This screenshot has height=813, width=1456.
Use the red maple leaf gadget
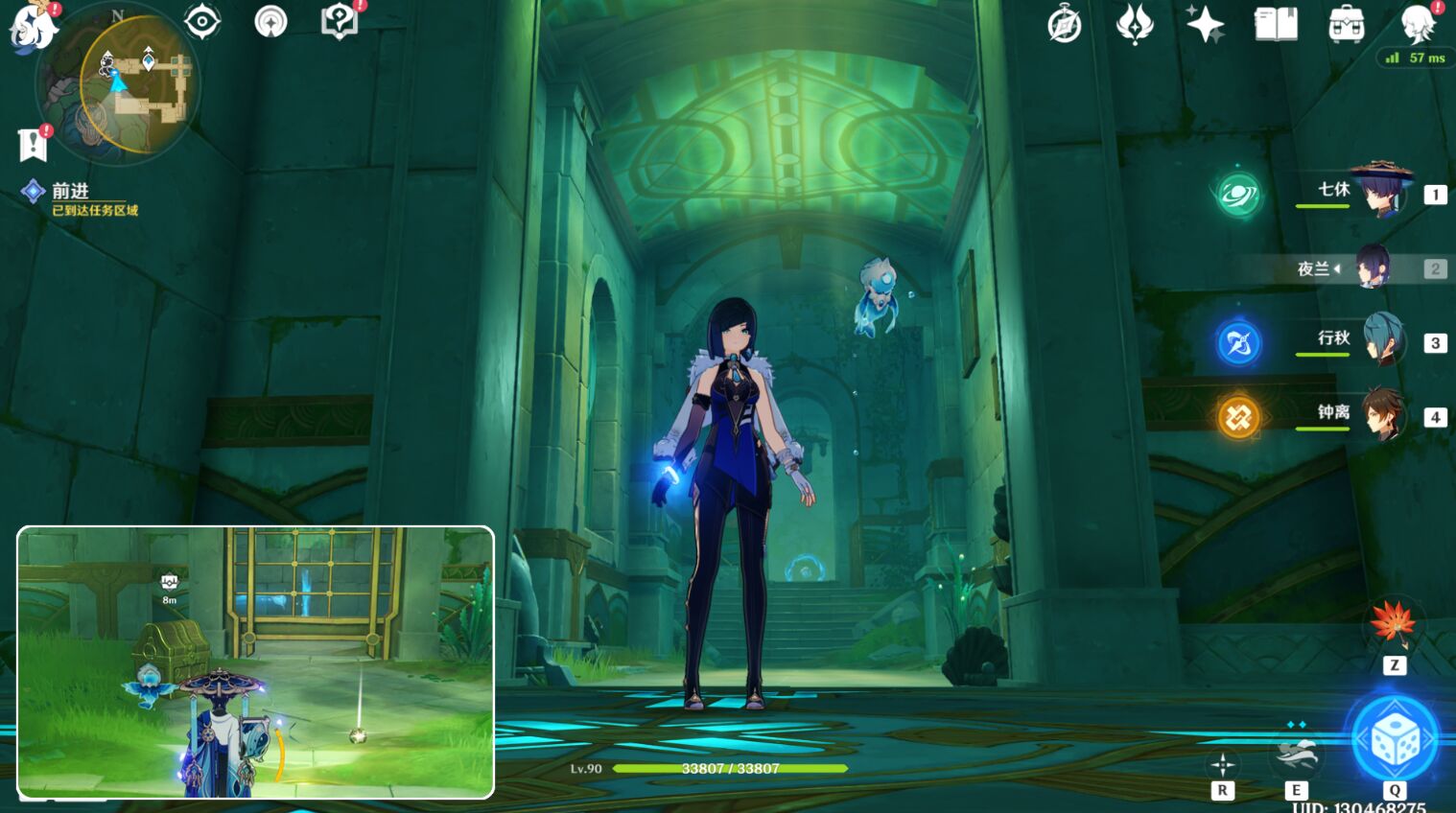tap(1393, 621)
